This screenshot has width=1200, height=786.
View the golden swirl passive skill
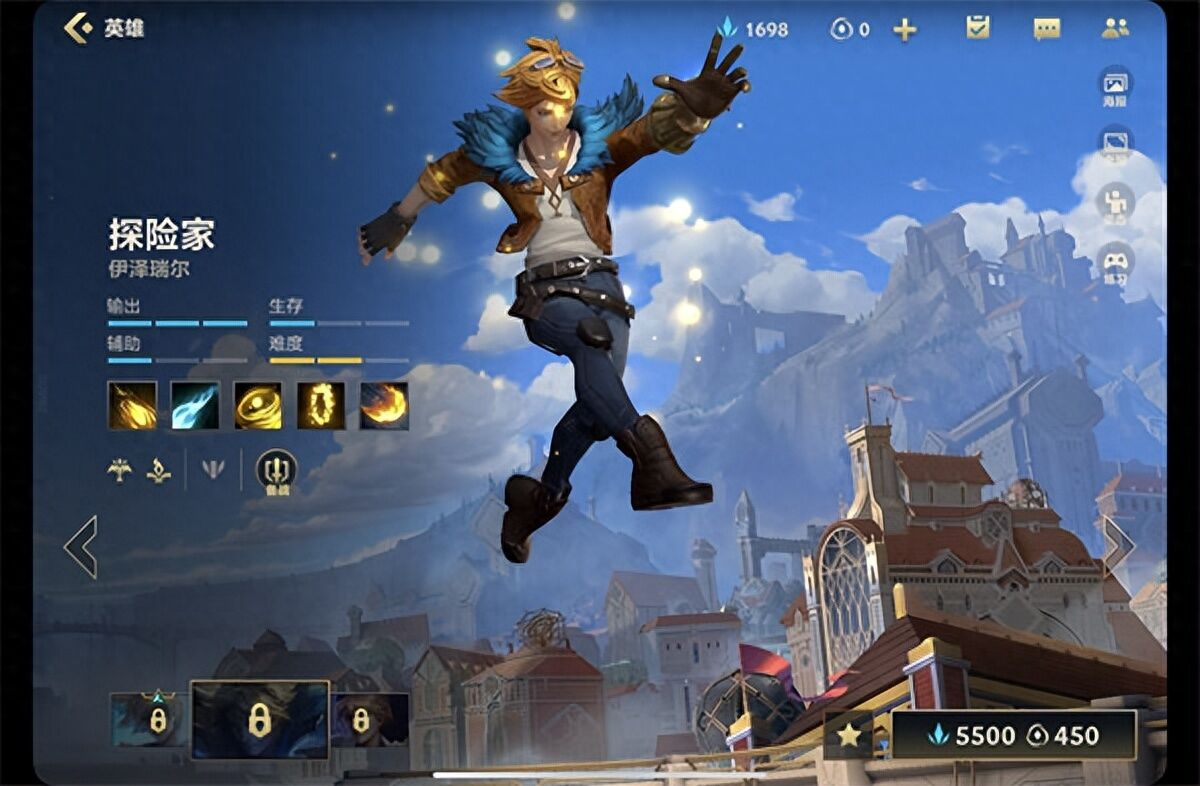point(132,406)
